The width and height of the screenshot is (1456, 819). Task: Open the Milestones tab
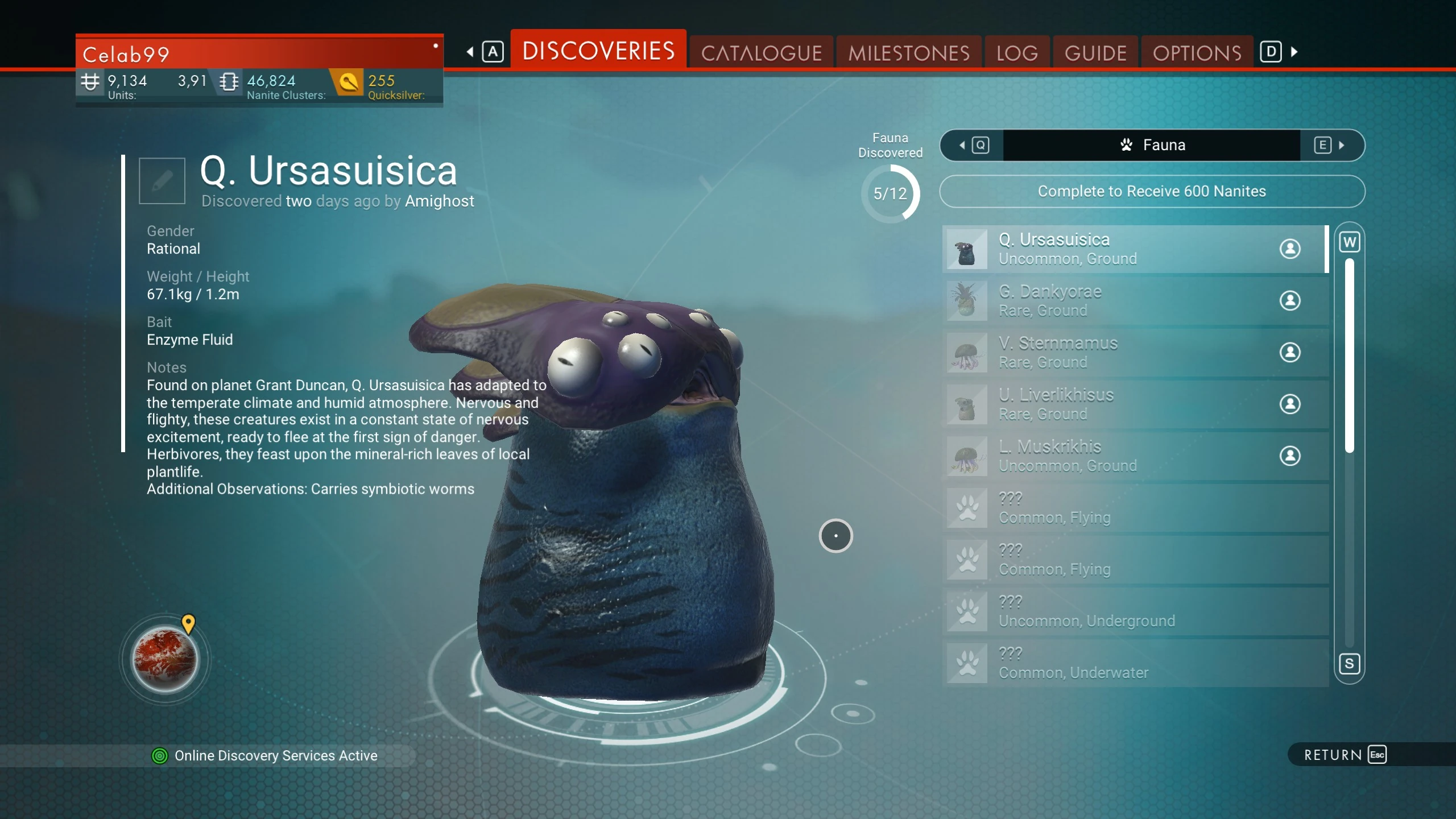pos(908,53)
